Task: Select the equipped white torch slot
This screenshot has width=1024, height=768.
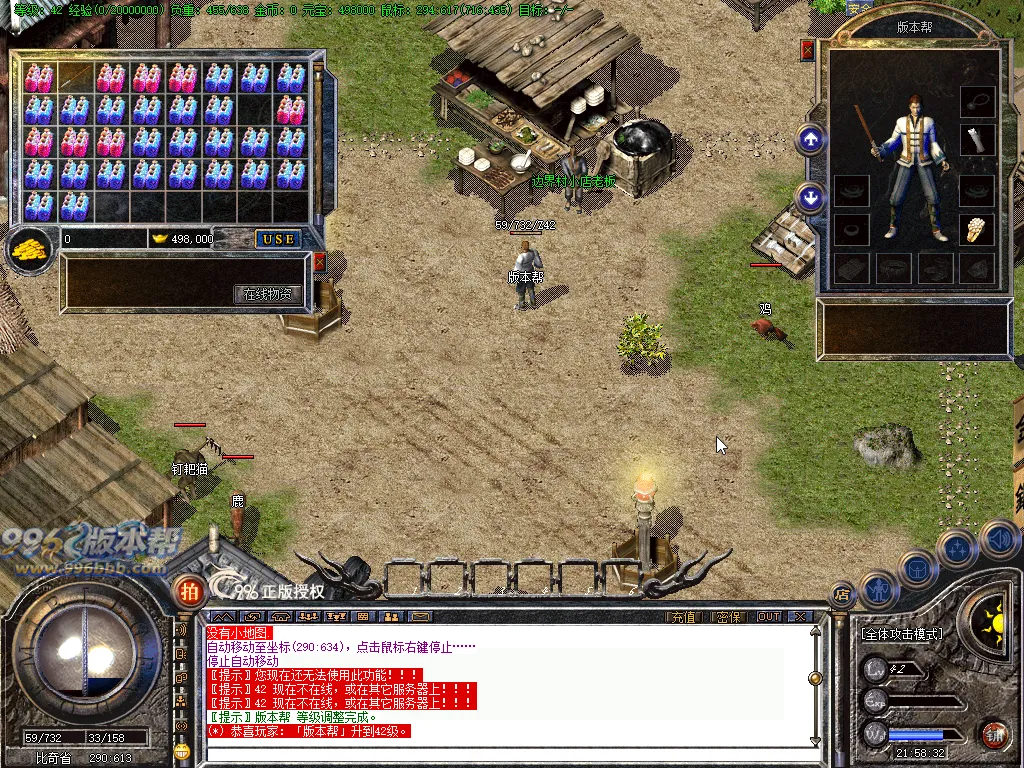Action: [977, 140]
